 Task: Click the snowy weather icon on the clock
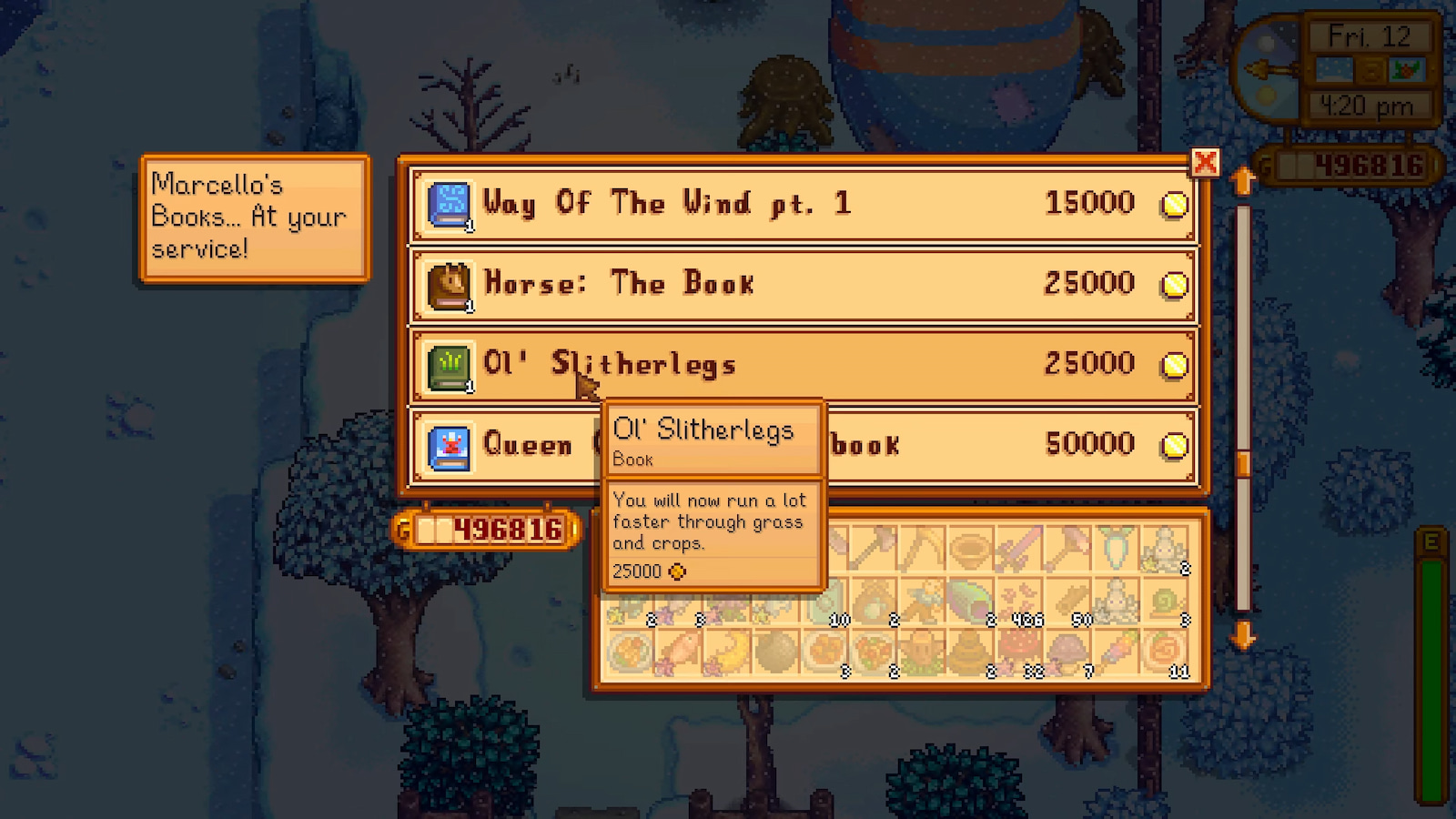[x=1334, y=69]
